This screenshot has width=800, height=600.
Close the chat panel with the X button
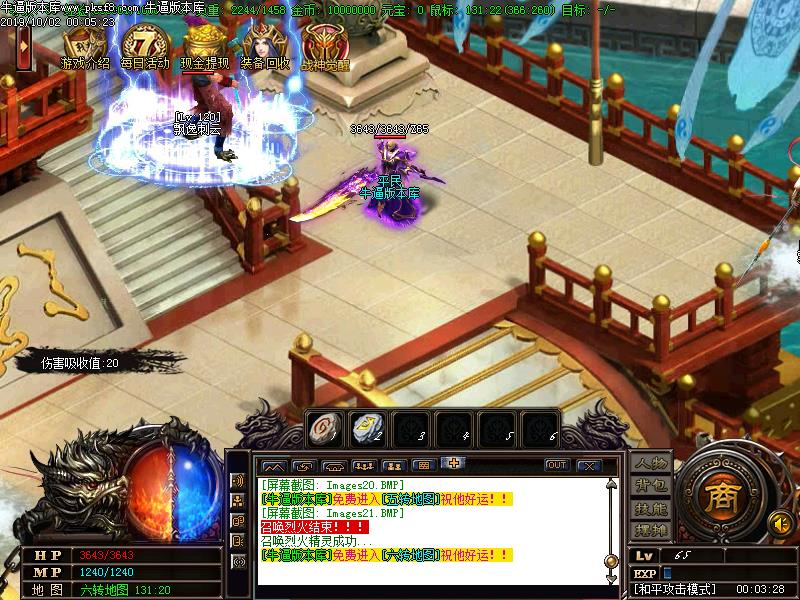(588, 465)
